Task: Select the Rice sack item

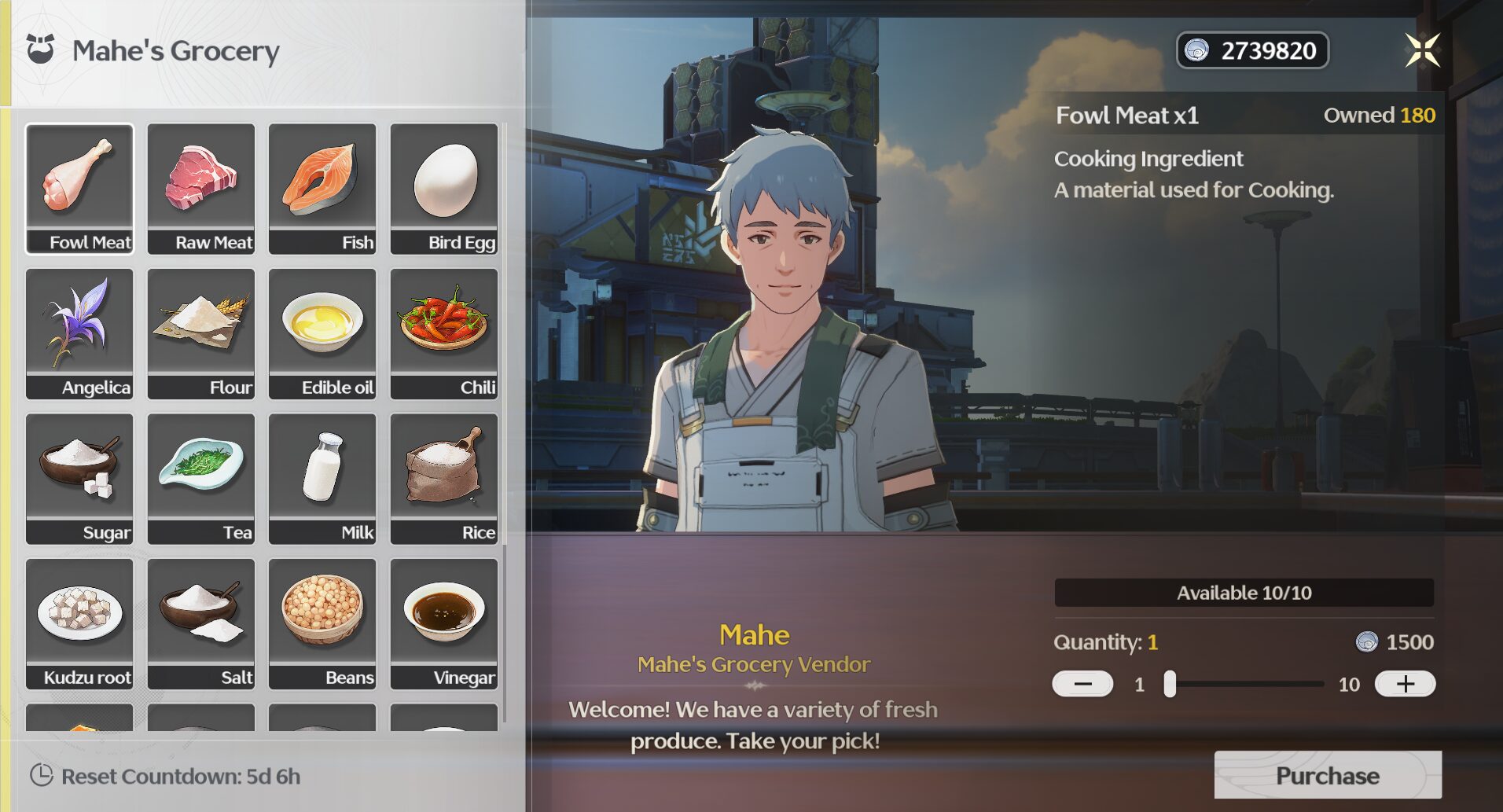Action: point(444,478)
